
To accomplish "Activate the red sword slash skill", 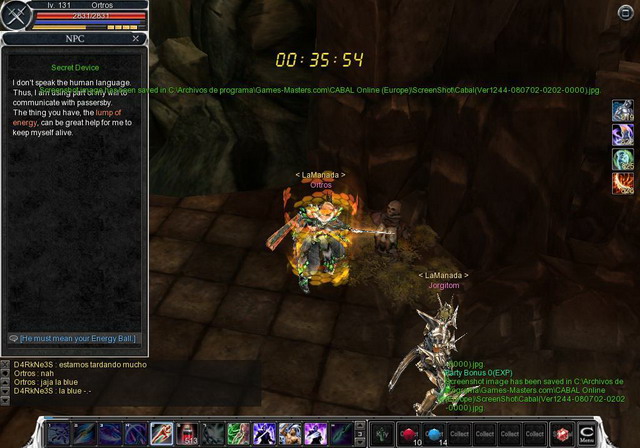I will point(162,433).
